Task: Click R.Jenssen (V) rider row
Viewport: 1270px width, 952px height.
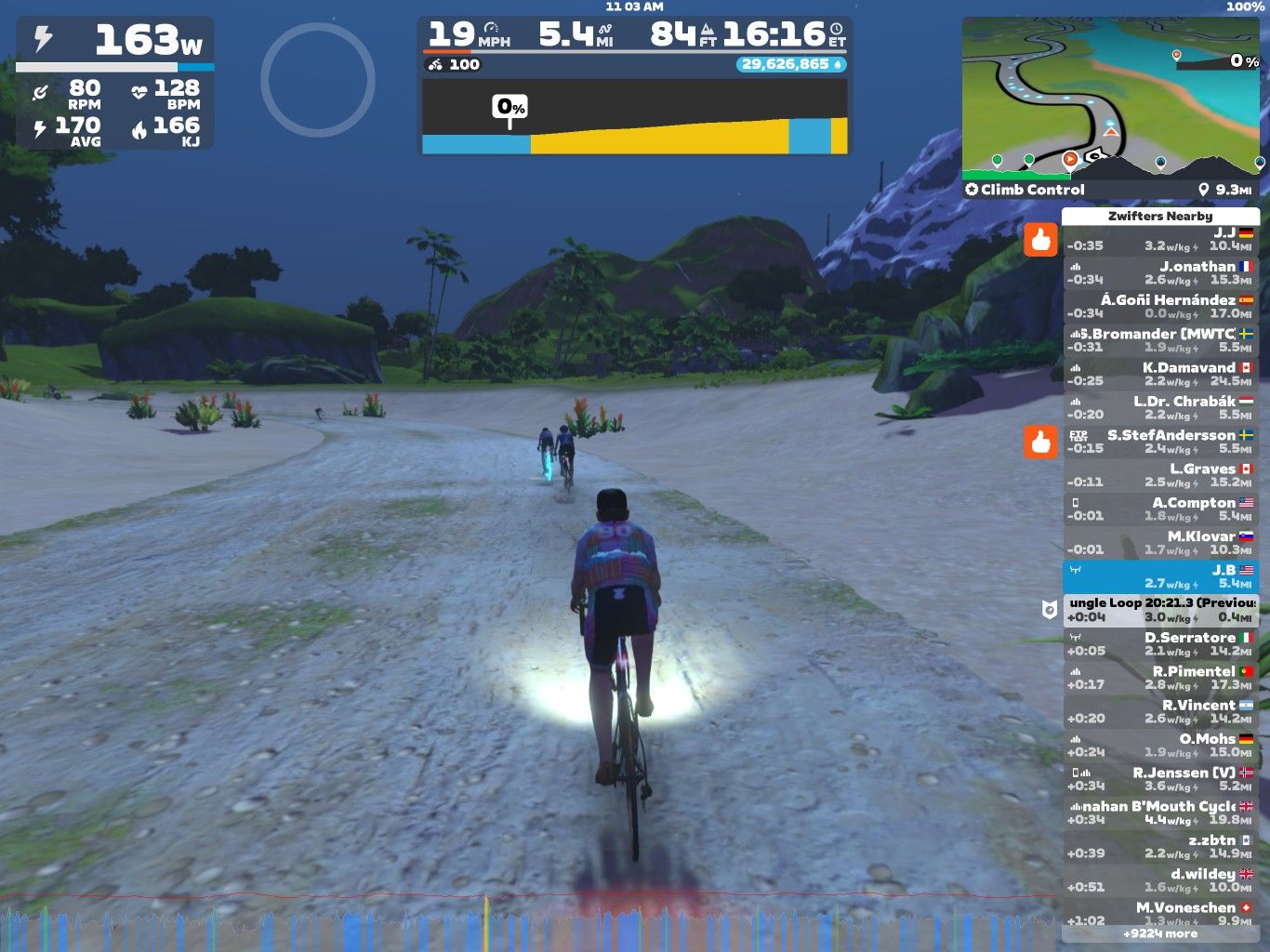Action: (x=1160, y=778)
